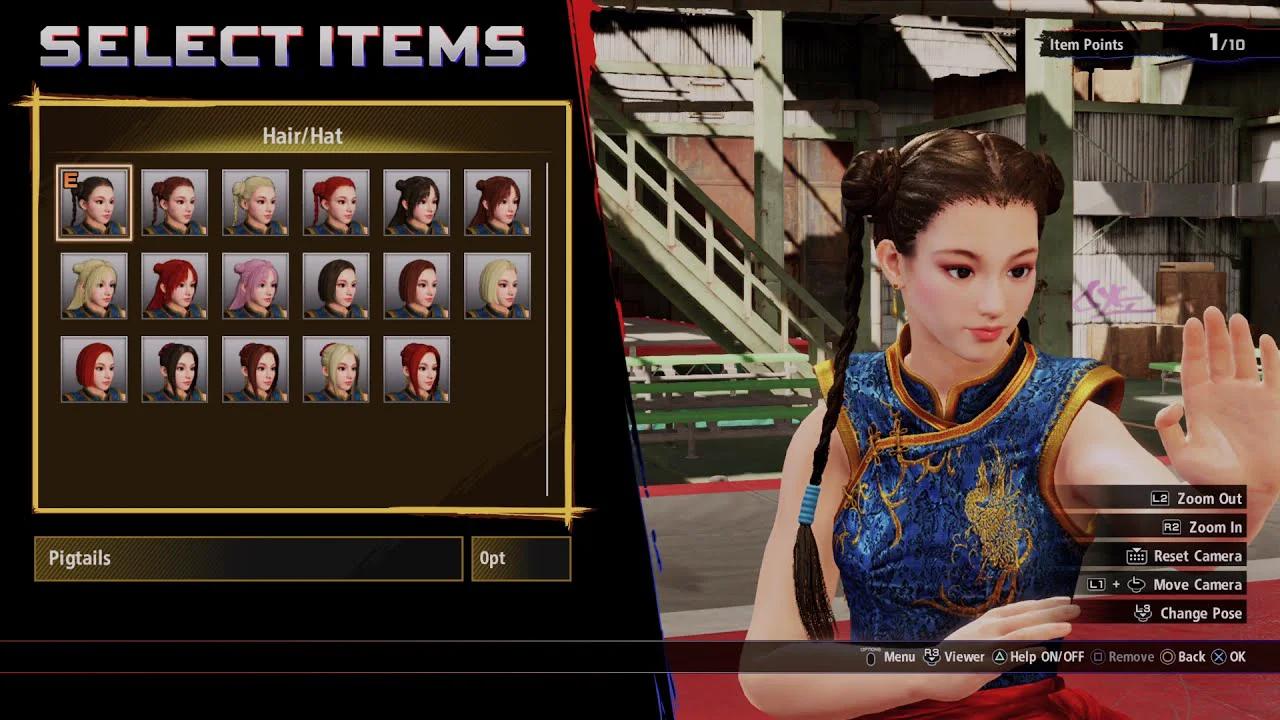
Task: Click the Back circle button
Action: pyautogui.click(x=1167, y=656)
